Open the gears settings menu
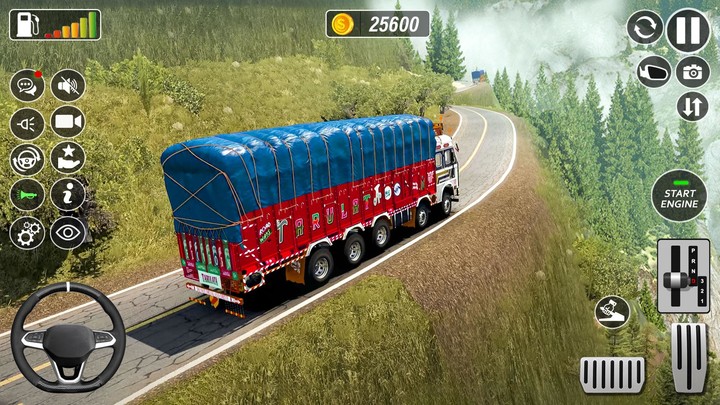720x405 pixels. tap(27, 232)
